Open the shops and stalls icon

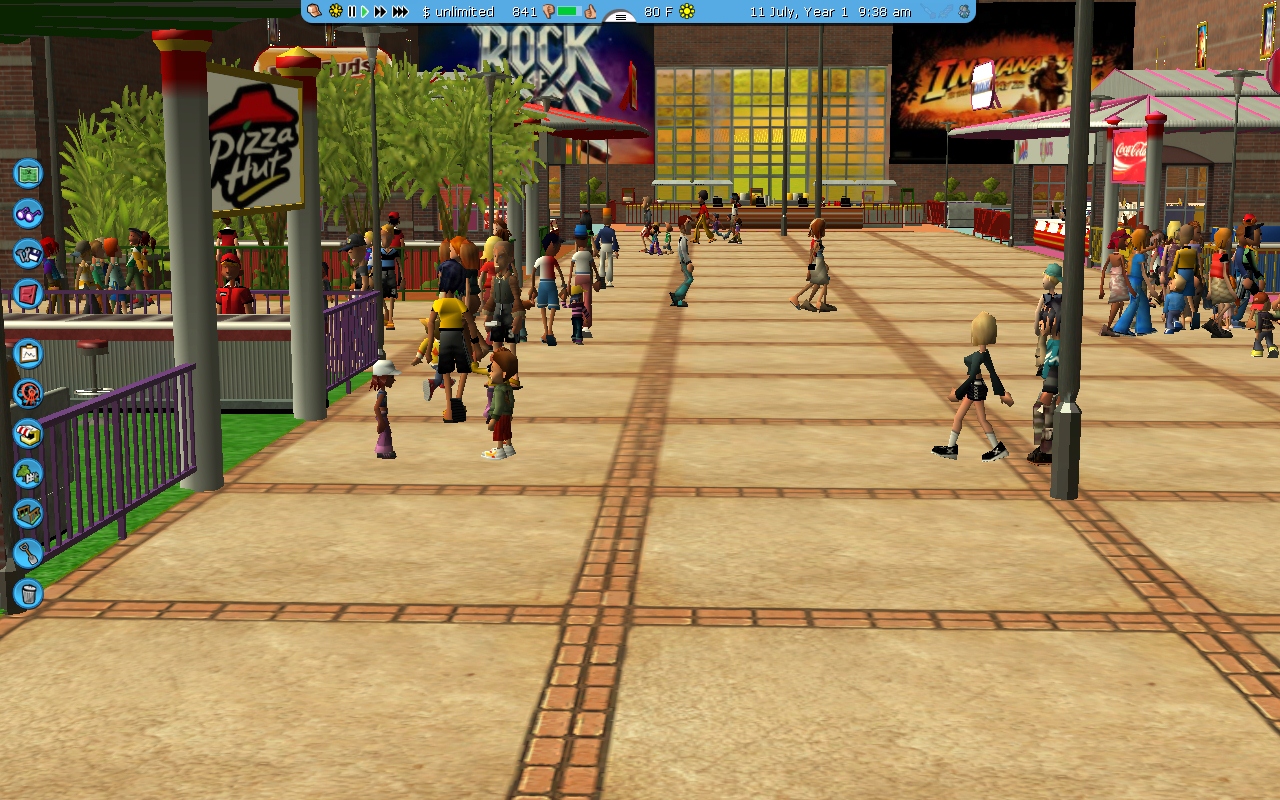coord(28,434)
